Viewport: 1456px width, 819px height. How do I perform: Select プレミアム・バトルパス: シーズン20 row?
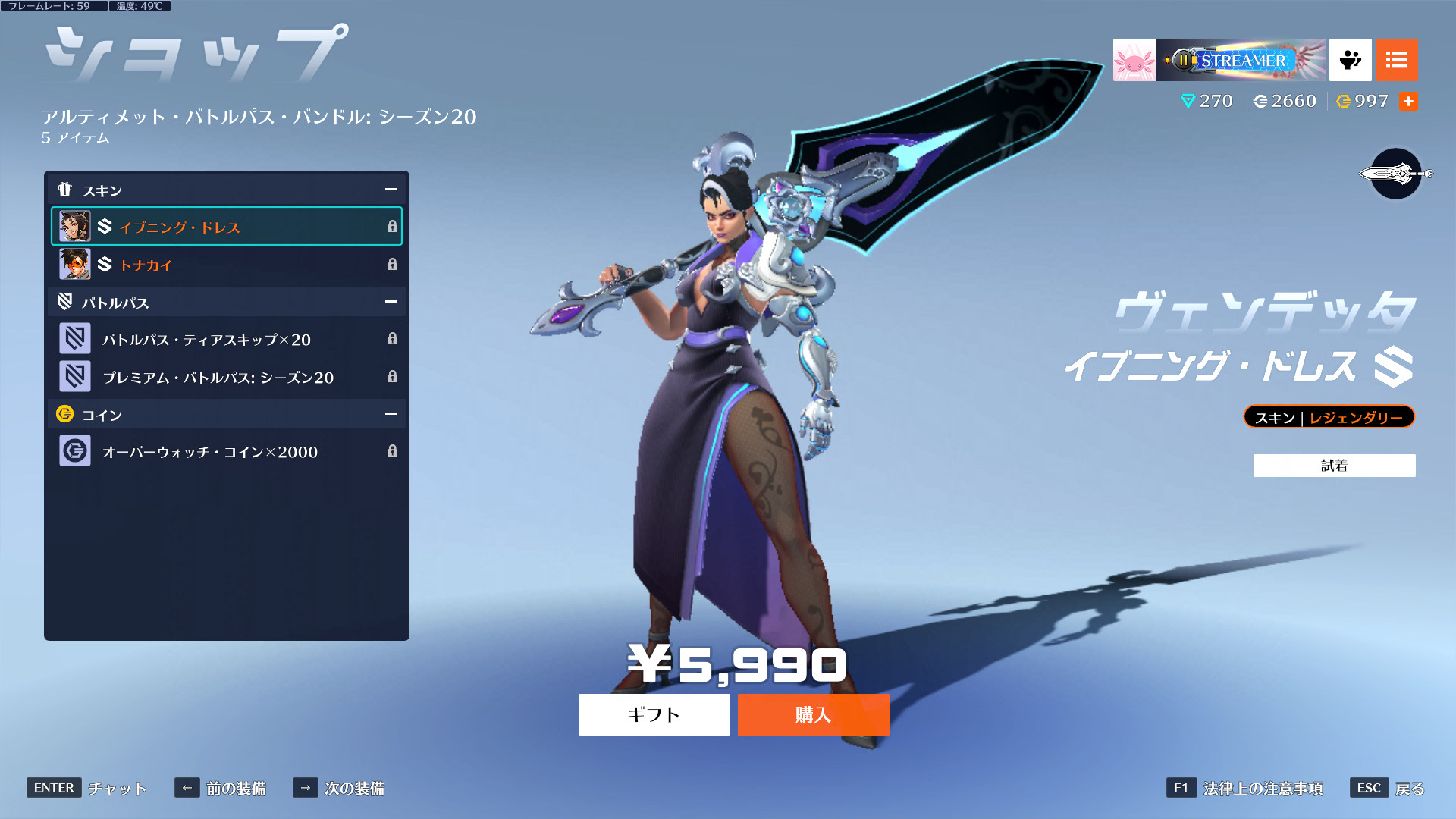tap(226, 377)
